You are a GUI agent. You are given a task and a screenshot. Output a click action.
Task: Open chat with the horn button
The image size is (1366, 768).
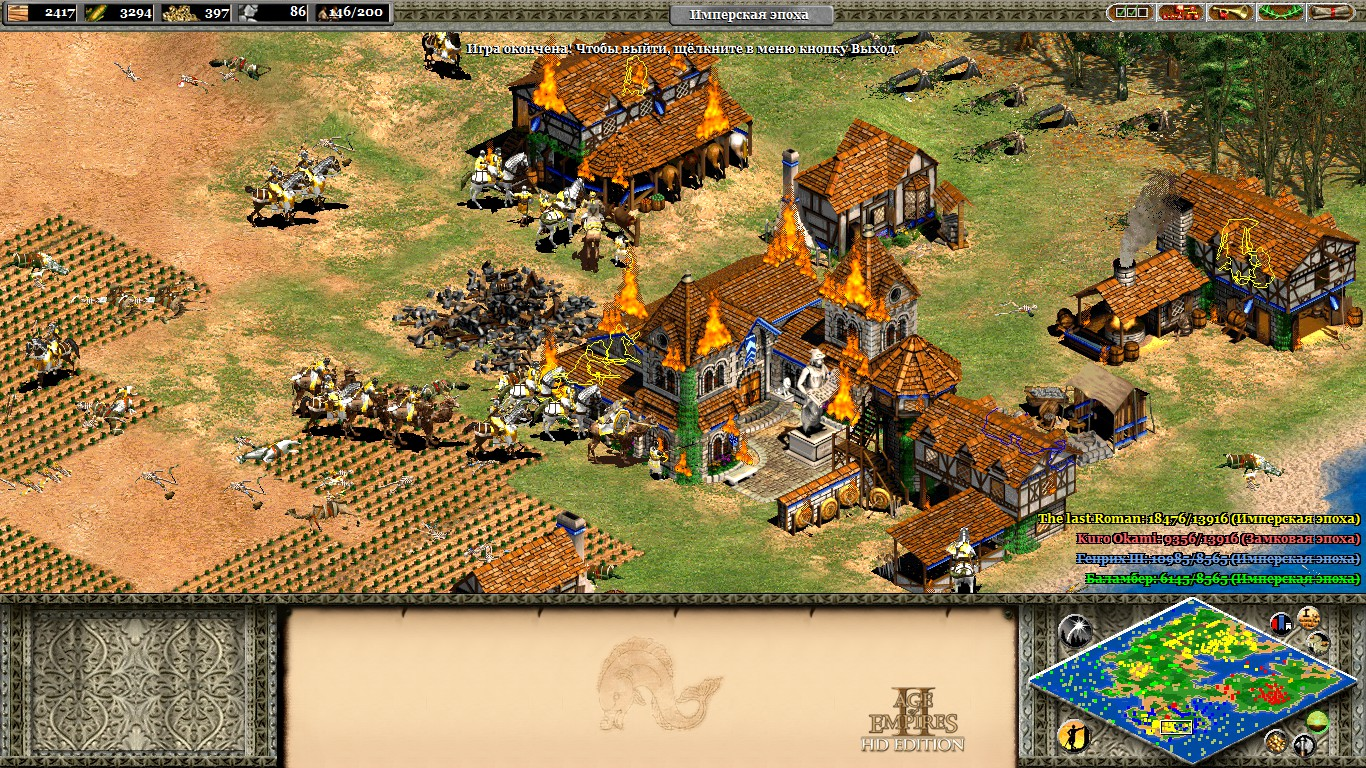(x=1231, y=13)
